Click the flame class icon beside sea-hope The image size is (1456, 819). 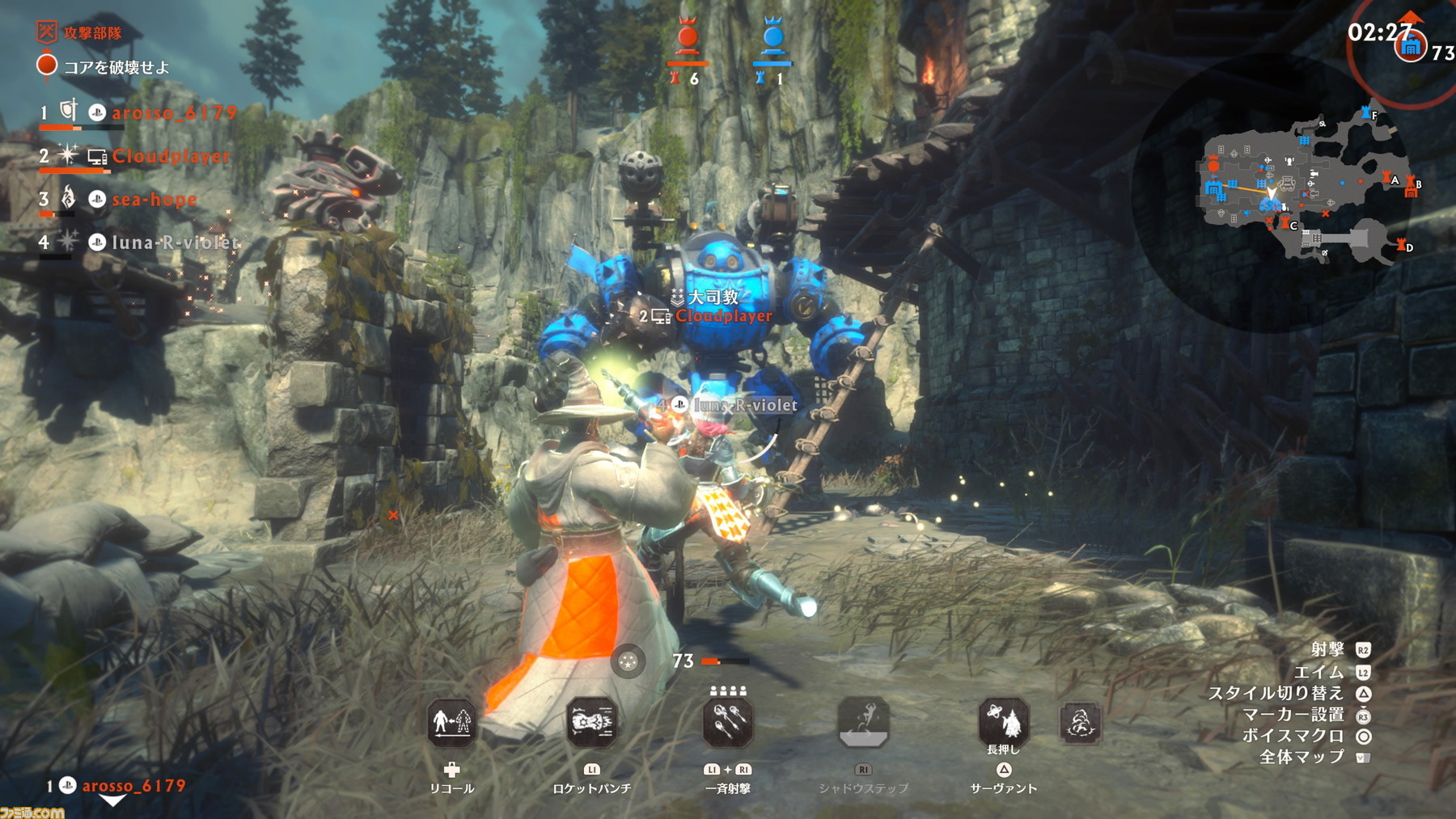[66, 197]
